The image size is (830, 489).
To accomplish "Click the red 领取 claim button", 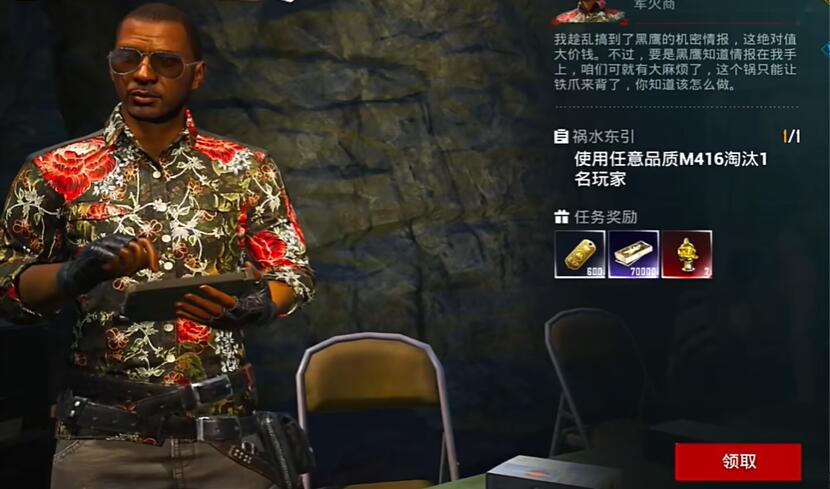I will 737,462.
